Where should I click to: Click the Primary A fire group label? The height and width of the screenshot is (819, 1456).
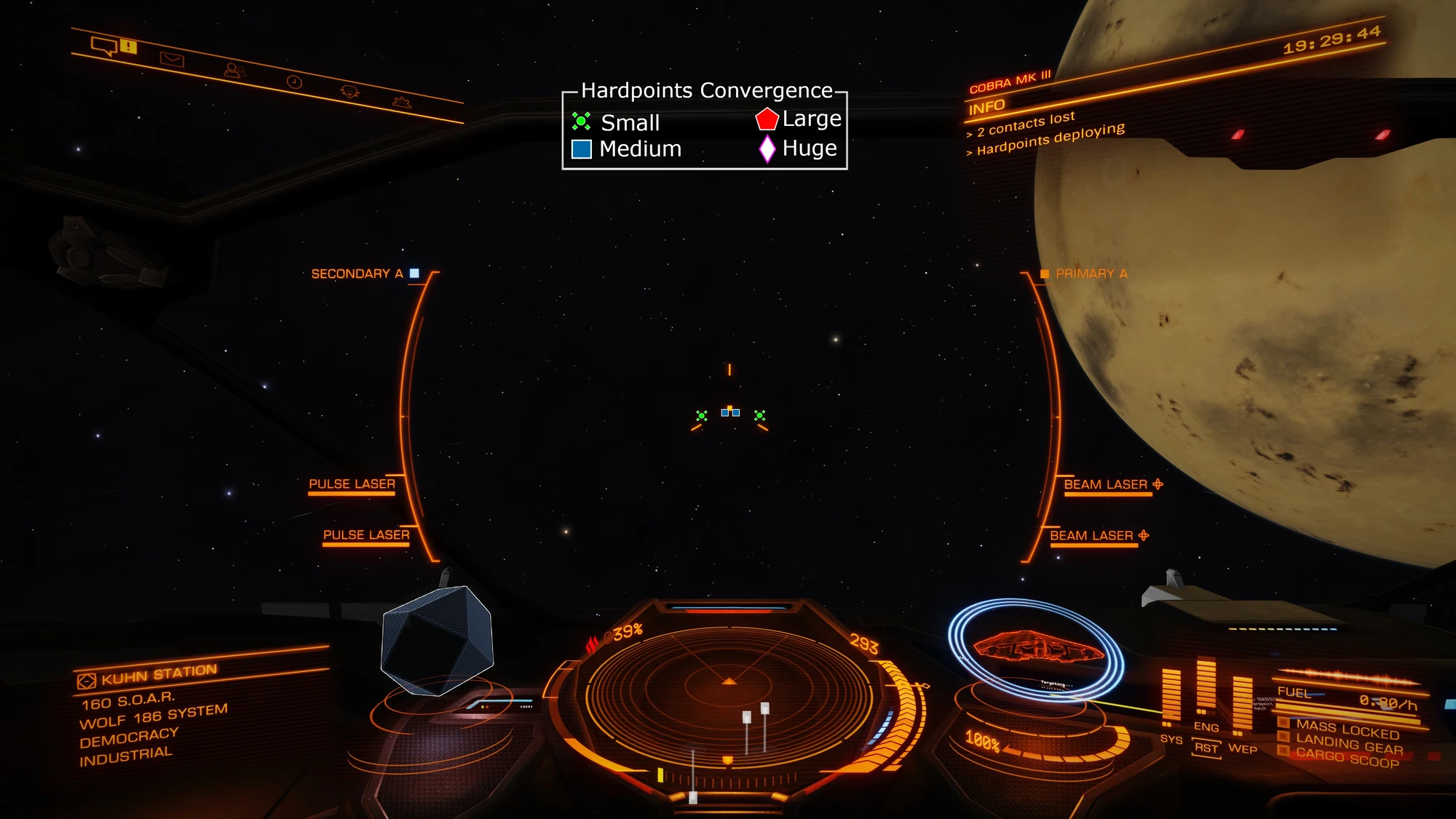pyautogui.click(x=1091, y=274)
